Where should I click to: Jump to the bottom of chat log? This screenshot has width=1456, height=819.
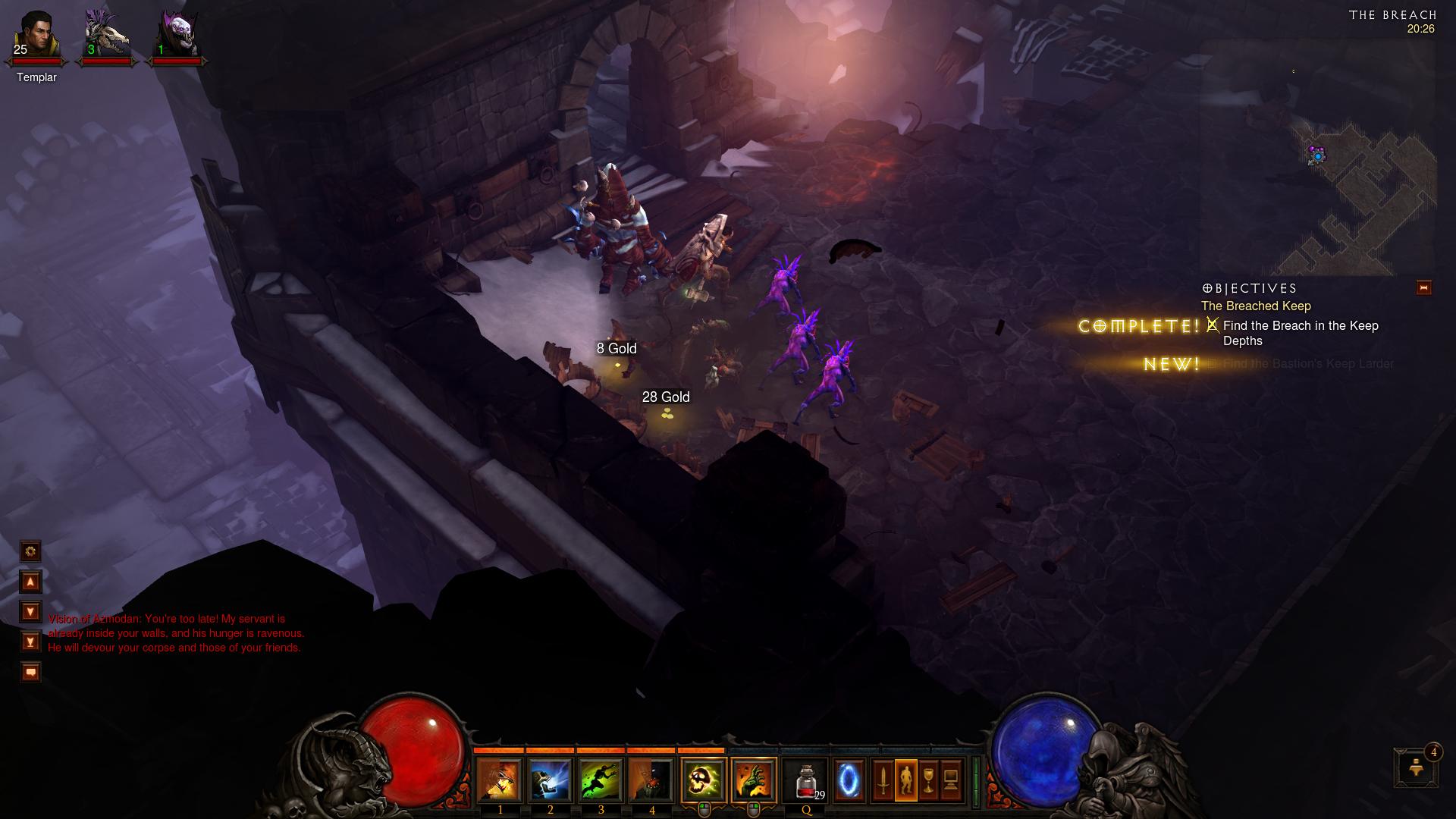click(30, 642)
